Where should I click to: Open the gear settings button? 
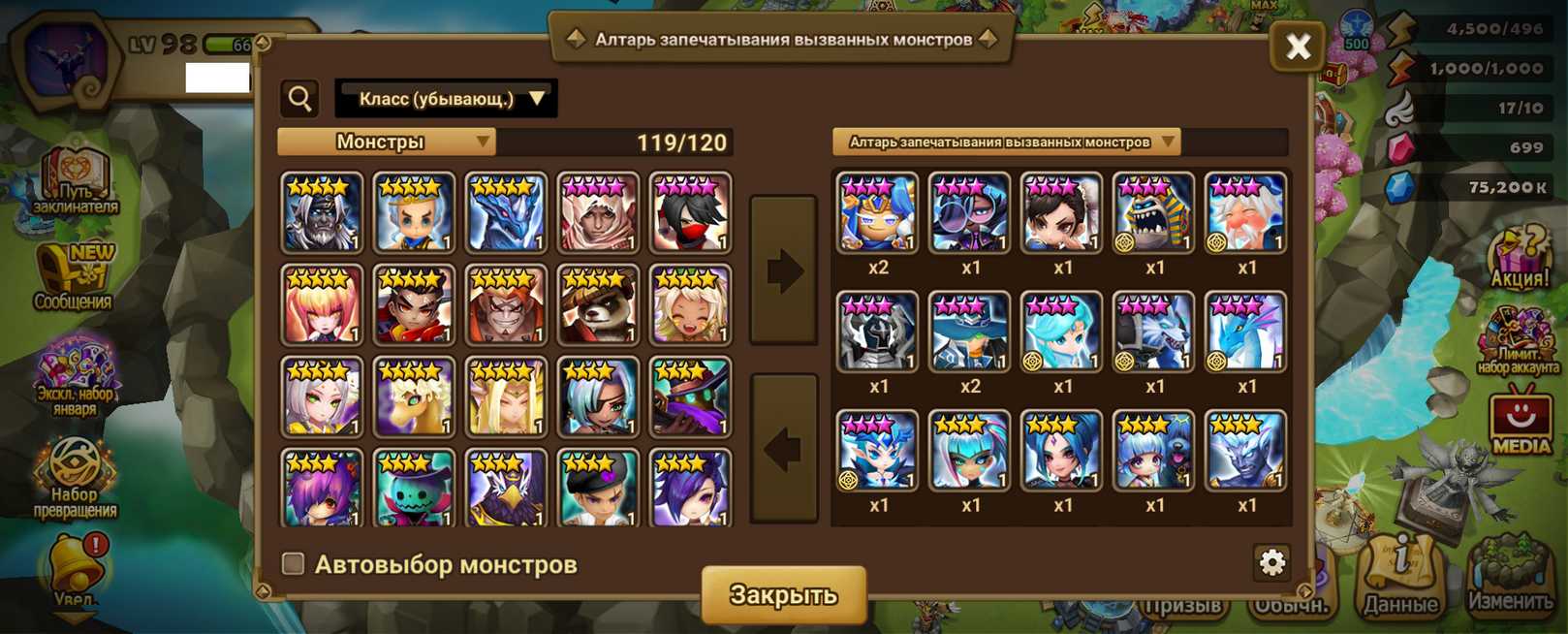point(1271,562)
